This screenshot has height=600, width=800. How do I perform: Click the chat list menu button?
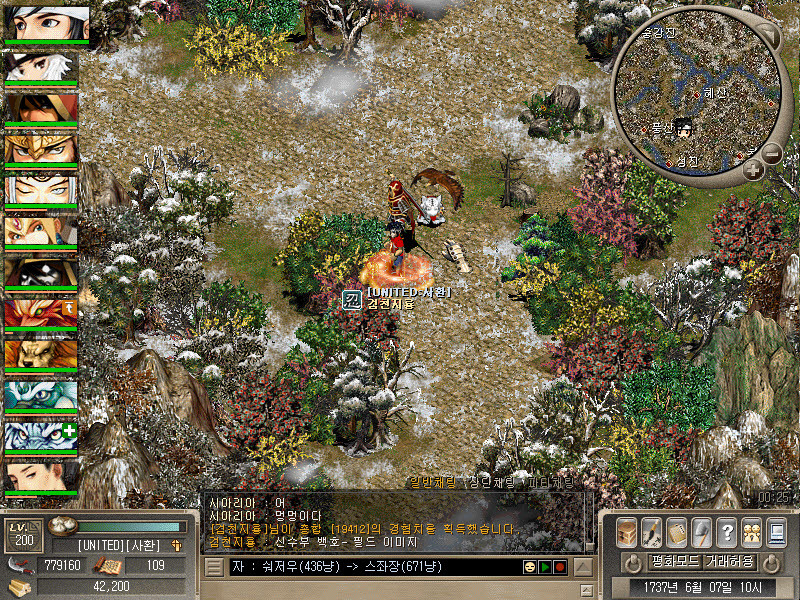coord(214,567)
